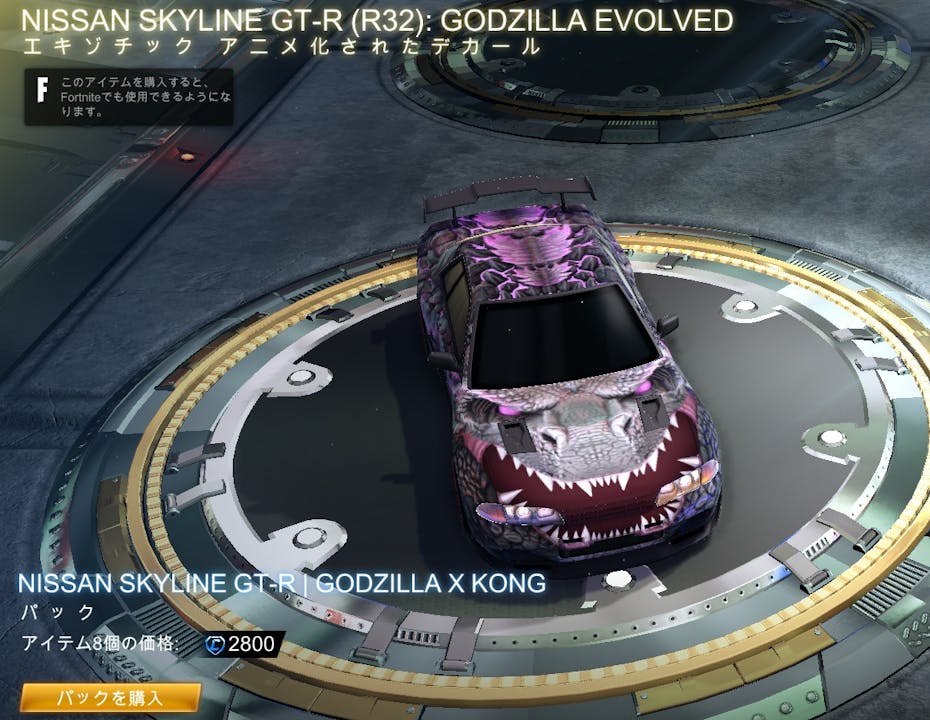930x720 pixels.
Task: Click the orange パックを購入 purchase button
Action: 110,697
